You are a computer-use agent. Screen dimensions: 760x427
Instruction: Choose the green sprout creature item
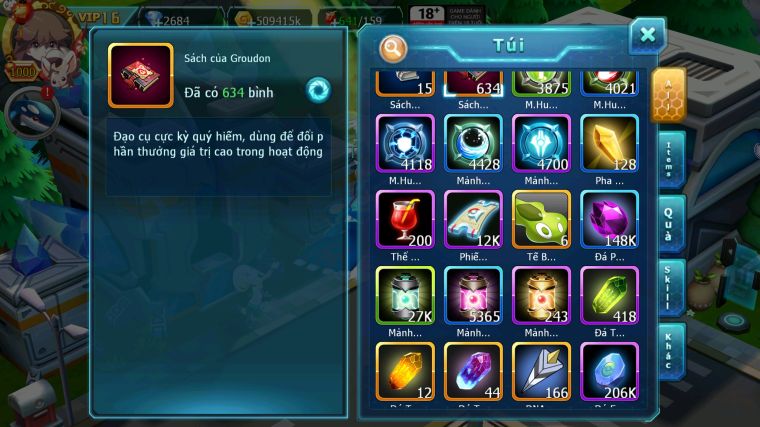pyautogui.click(x=540, y=219)
